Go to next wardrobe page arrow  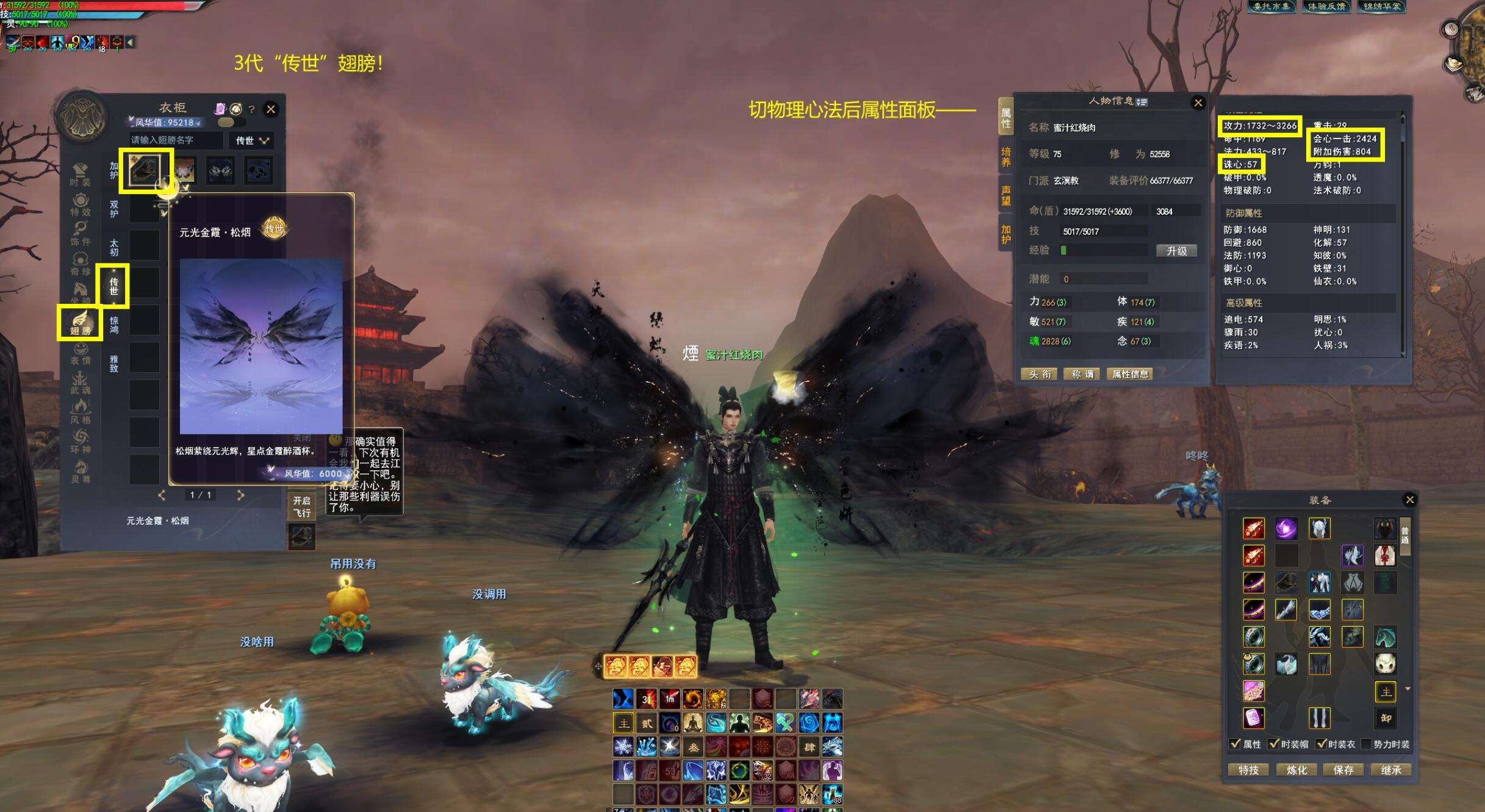tap(240, 495)
